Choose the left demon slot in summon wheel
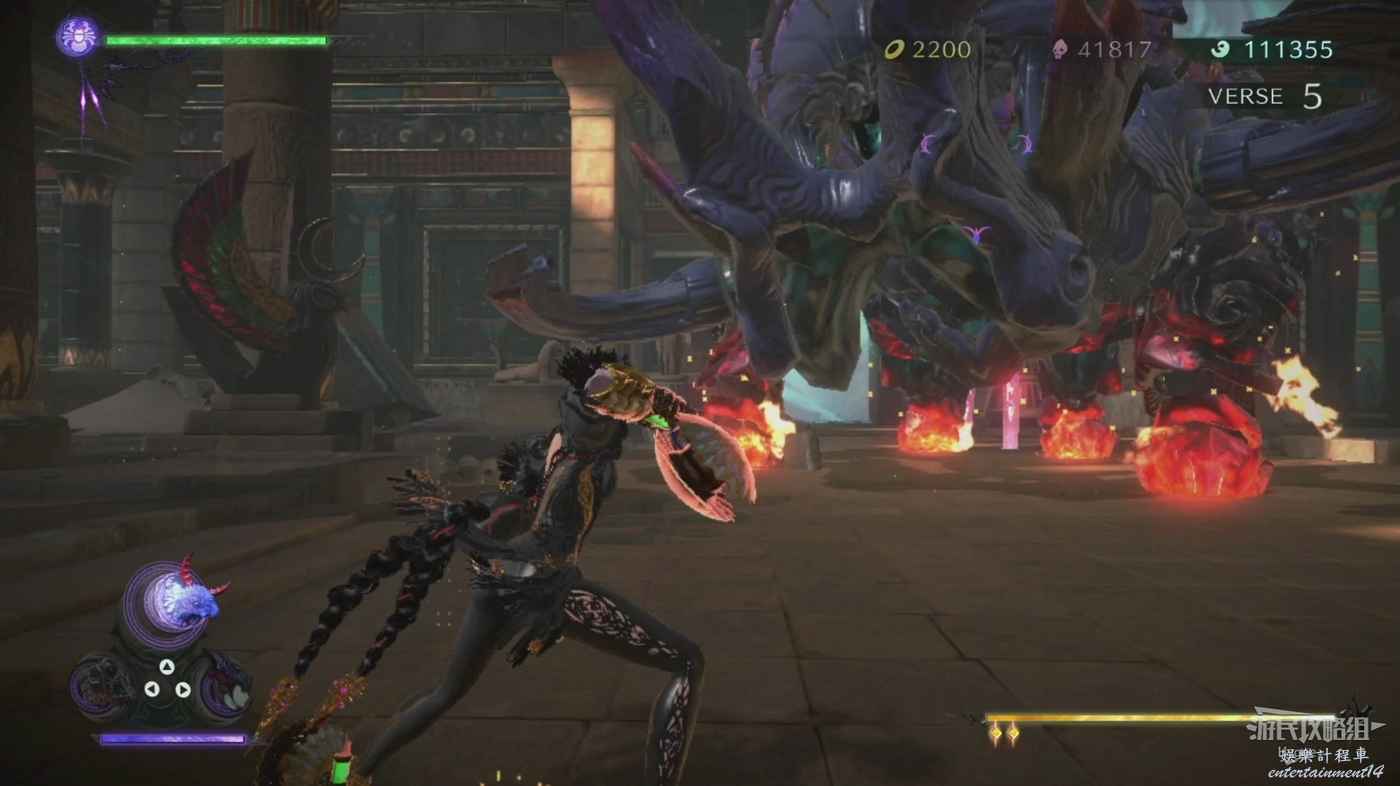The height and width of the screenshot is (786, 1400). click(103, 686)
